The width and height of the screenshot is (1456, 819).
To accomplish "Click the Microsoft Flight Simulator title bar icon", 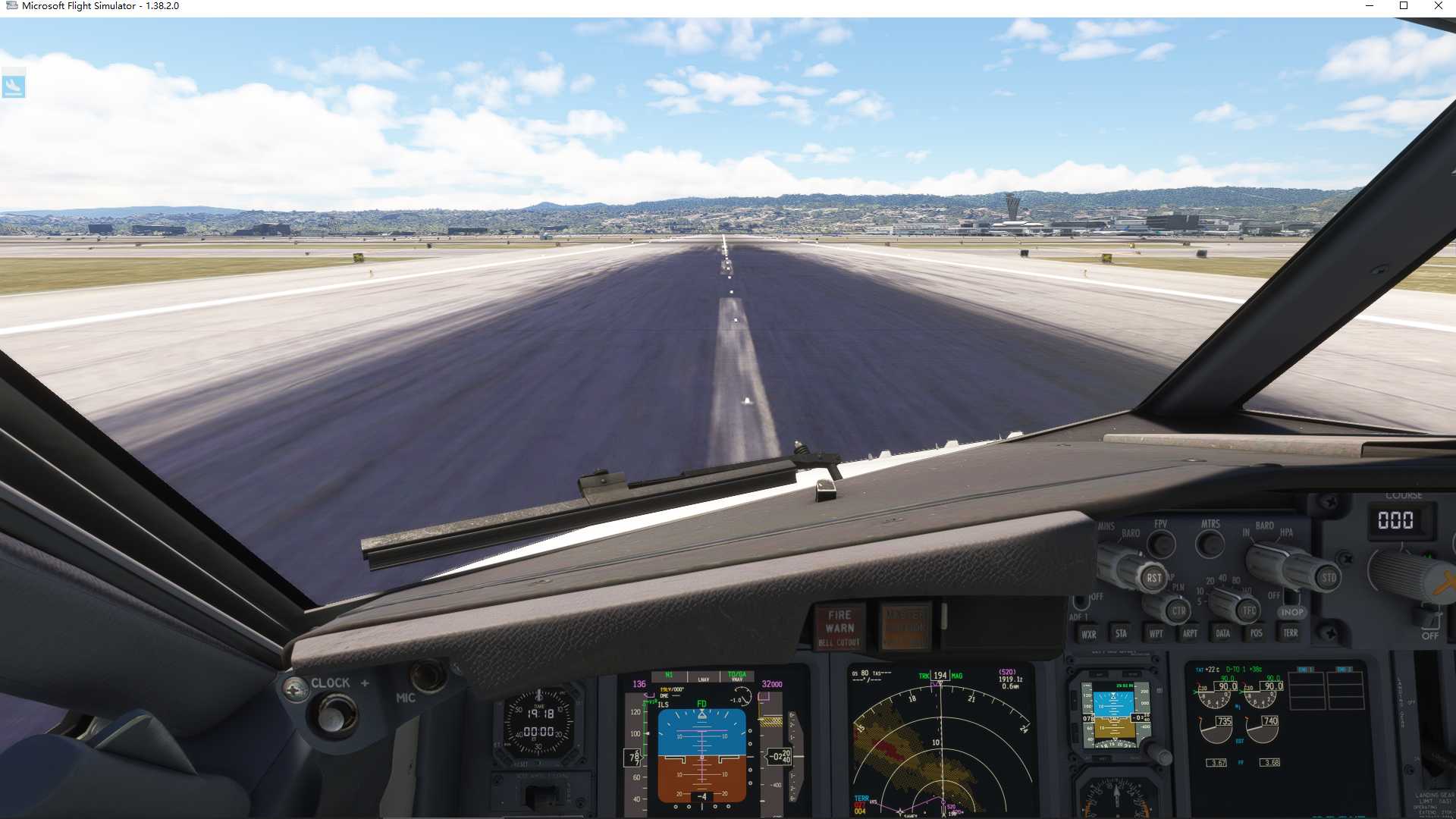I will pyautogui.click(x=11, y=6).
